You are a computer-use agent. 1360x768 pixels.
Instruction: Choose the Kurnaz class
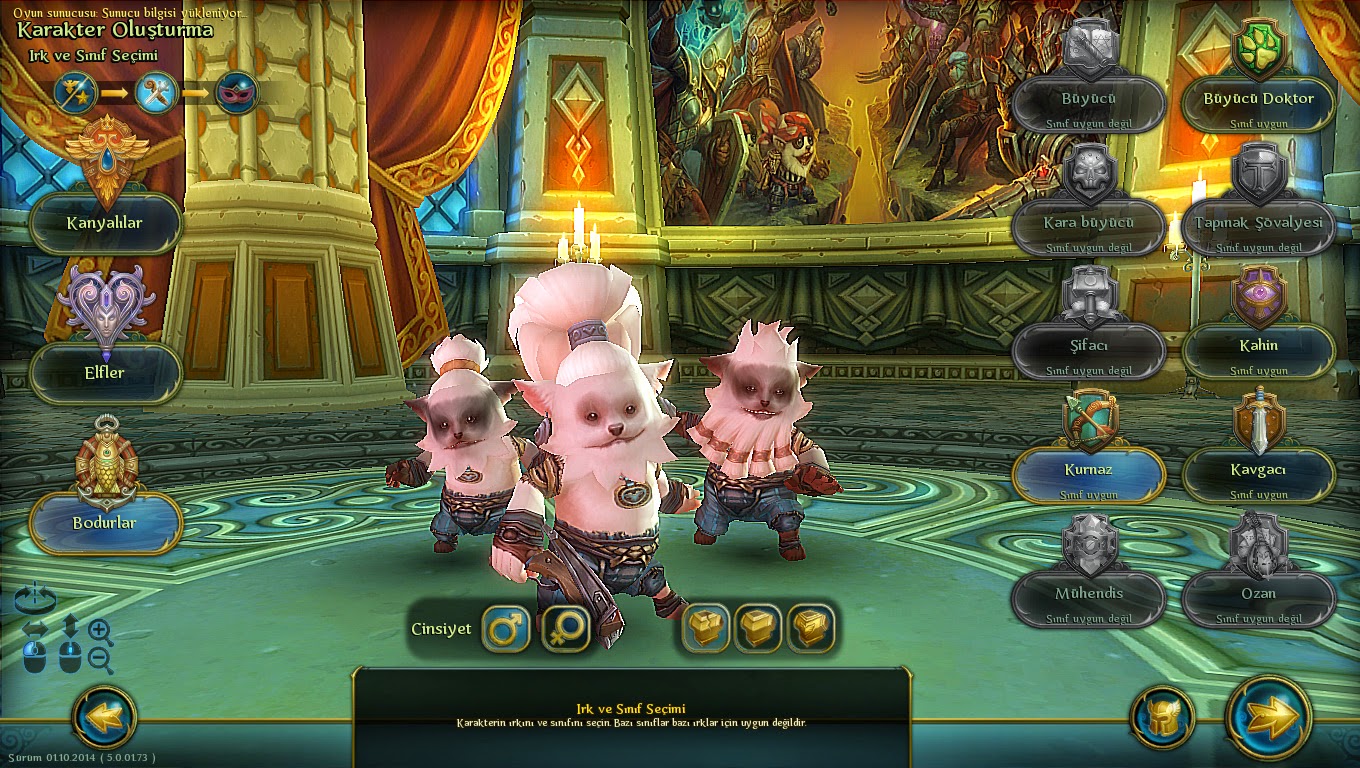1089,474
